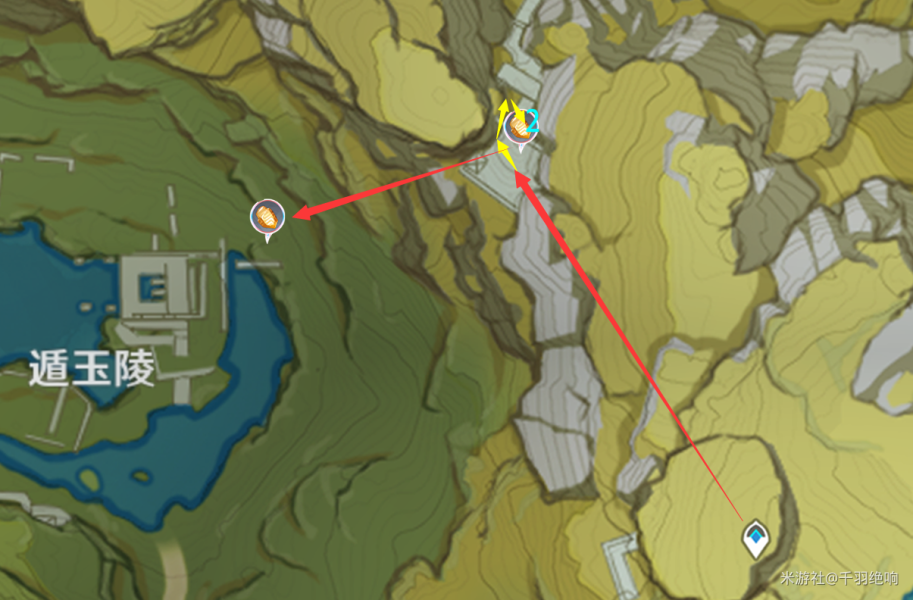Select the teleport waypoint marker
913x600 pixels.
(756, 538)
